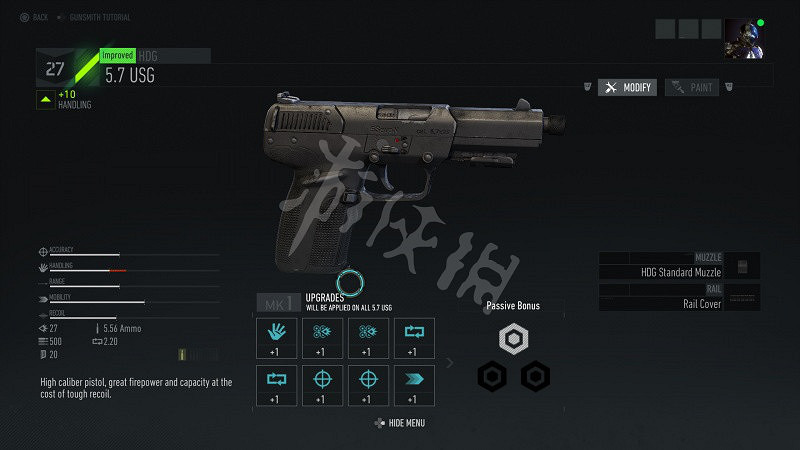Select the hand-icon handling upgrade
Image resolution: width=800 pixels, height=450 pixels.
[274, 336]
